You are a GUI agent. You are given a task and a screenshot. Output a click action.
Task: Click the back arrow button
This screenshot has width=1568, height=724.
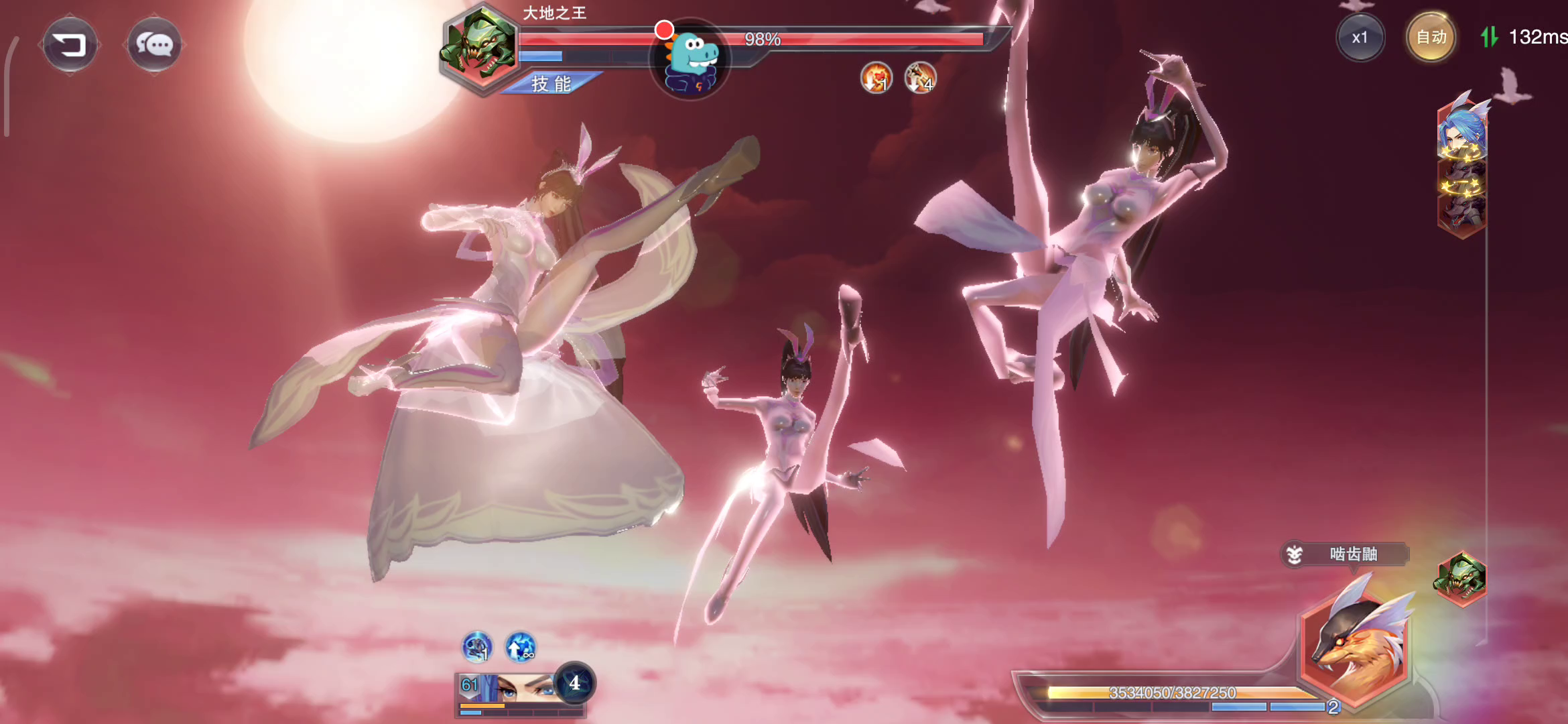click(x=70, y=45)
